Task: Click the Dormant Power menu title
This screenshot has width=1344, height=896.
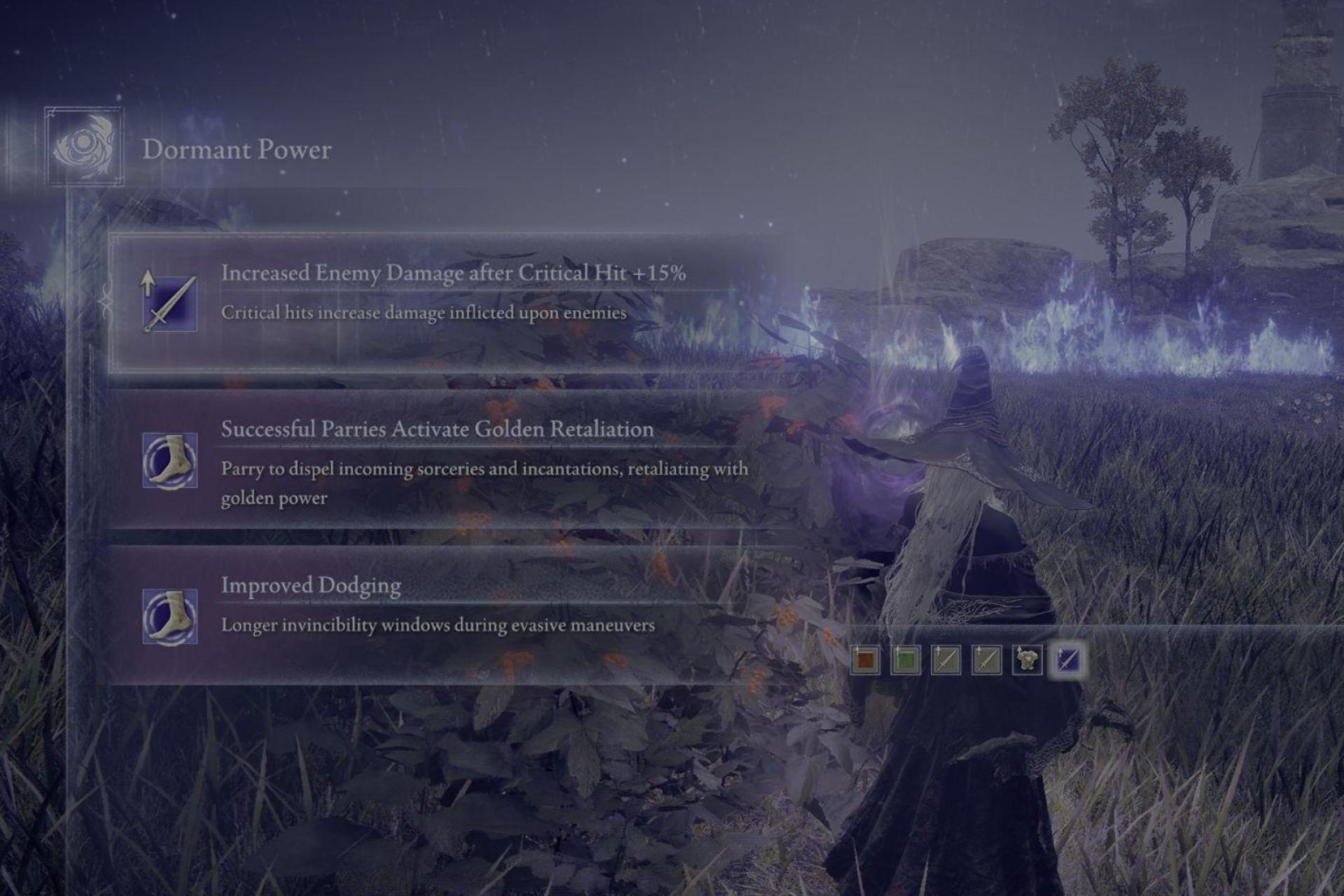Action: coord(237,148)
